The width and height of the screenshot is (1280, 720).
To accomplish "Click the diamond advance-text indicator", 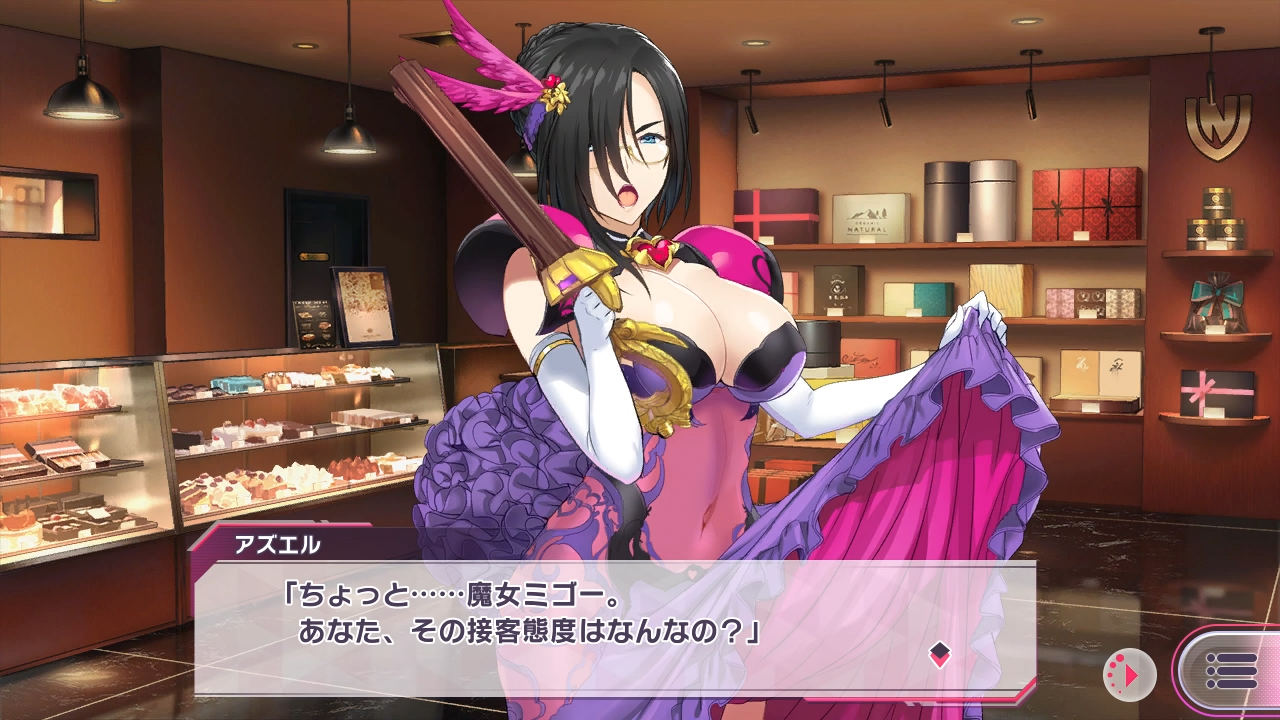I will (939, 655).
